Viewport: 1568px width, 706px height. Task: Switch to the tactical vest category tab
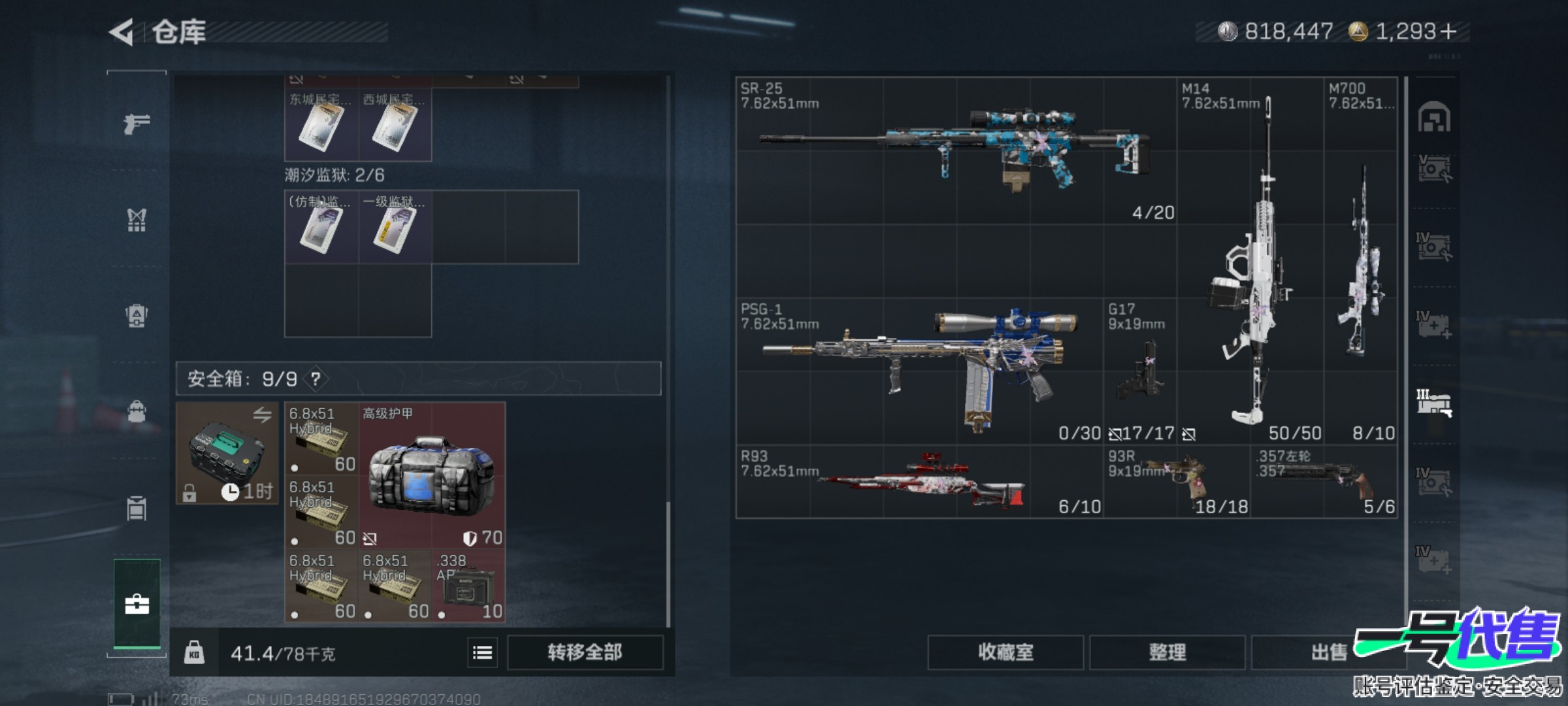tap(137, 220)
